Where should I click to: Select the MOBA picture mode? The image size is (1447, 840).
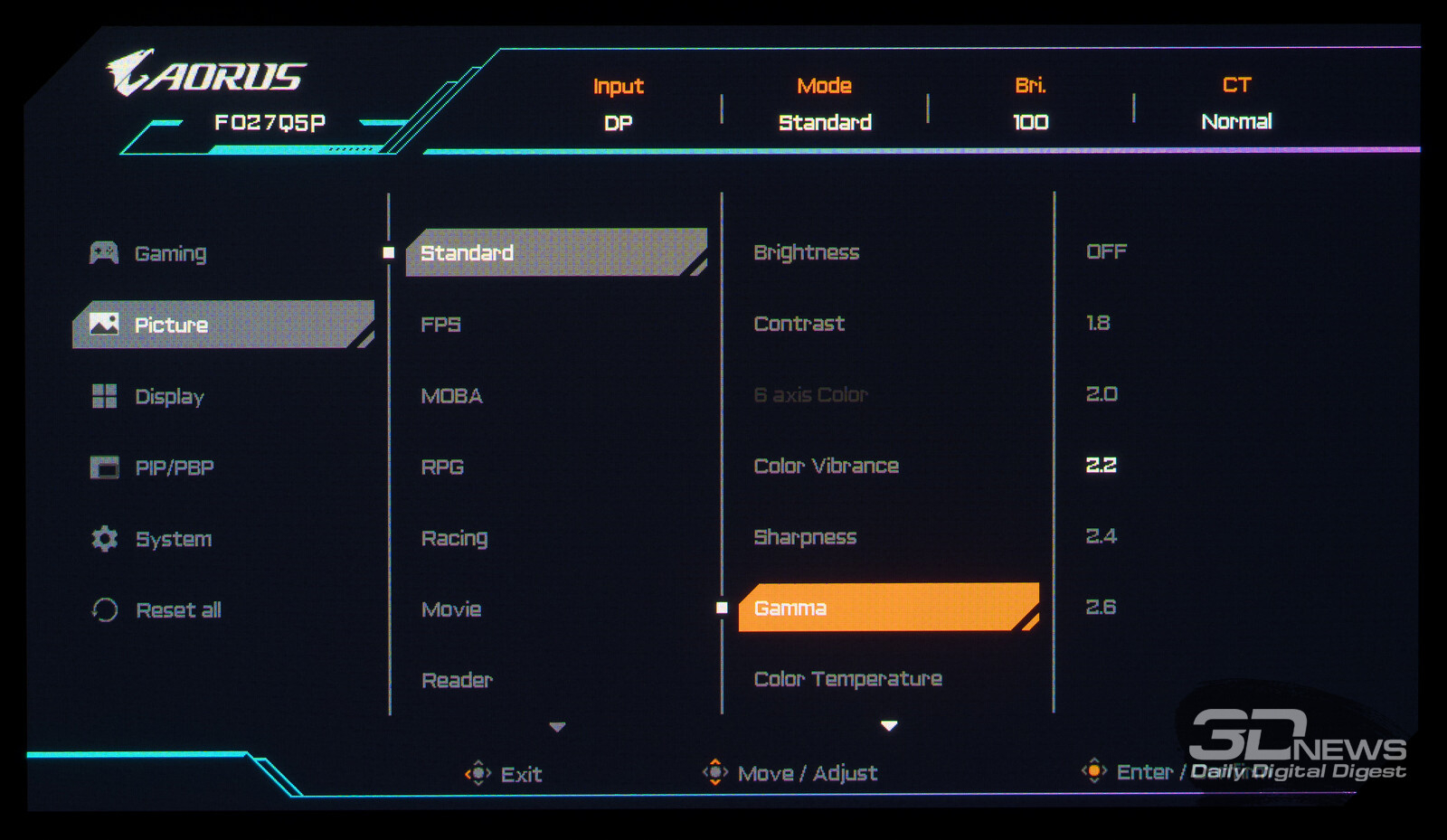pos(451,396)
